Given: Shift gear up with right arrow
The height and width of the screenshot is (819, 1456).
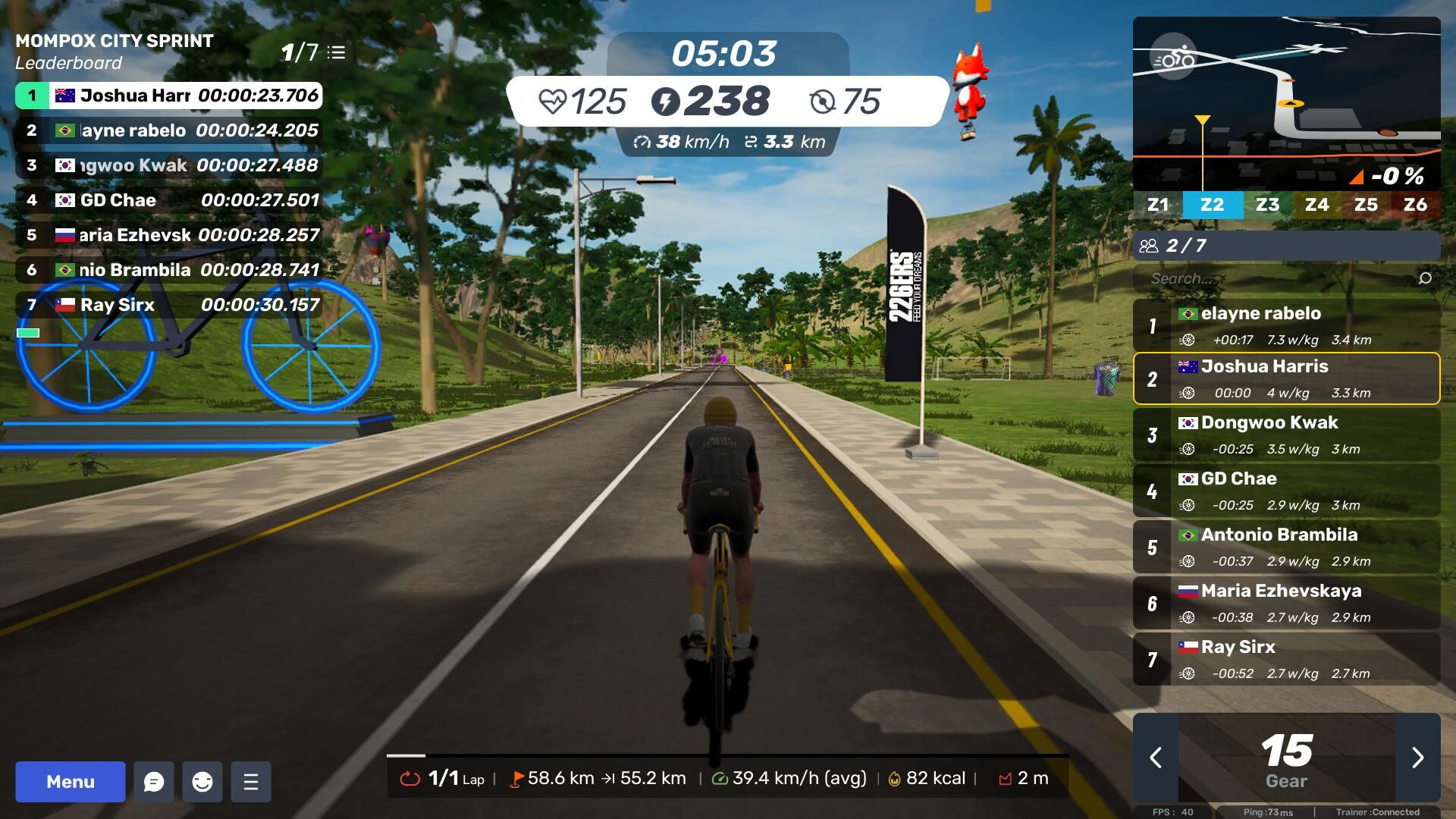Looking at the screenshot, I should 1417,758.
